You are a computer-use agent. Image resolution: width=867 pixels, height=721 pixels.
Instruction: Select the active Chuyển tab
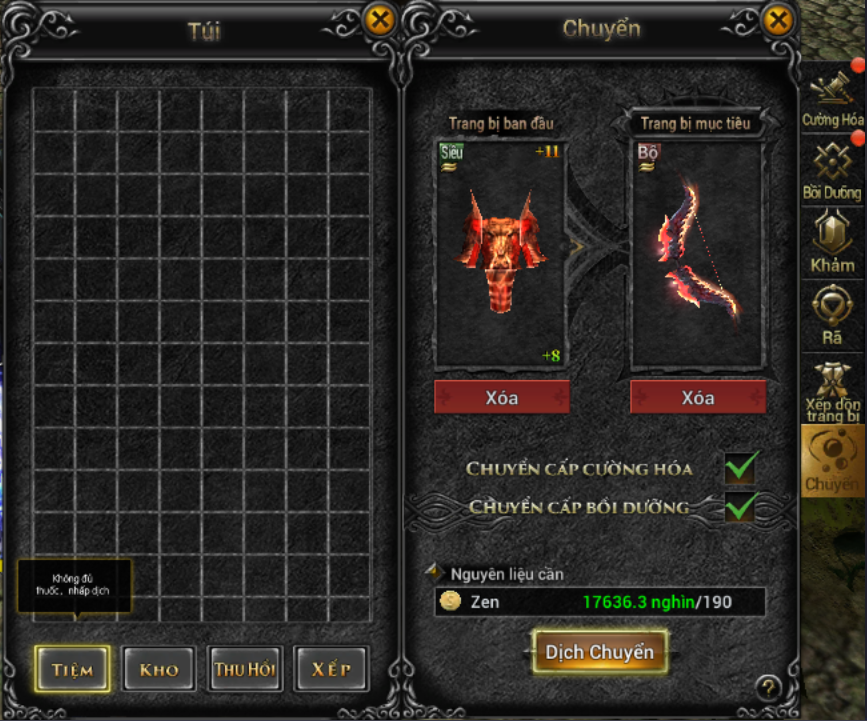[832, 460]
